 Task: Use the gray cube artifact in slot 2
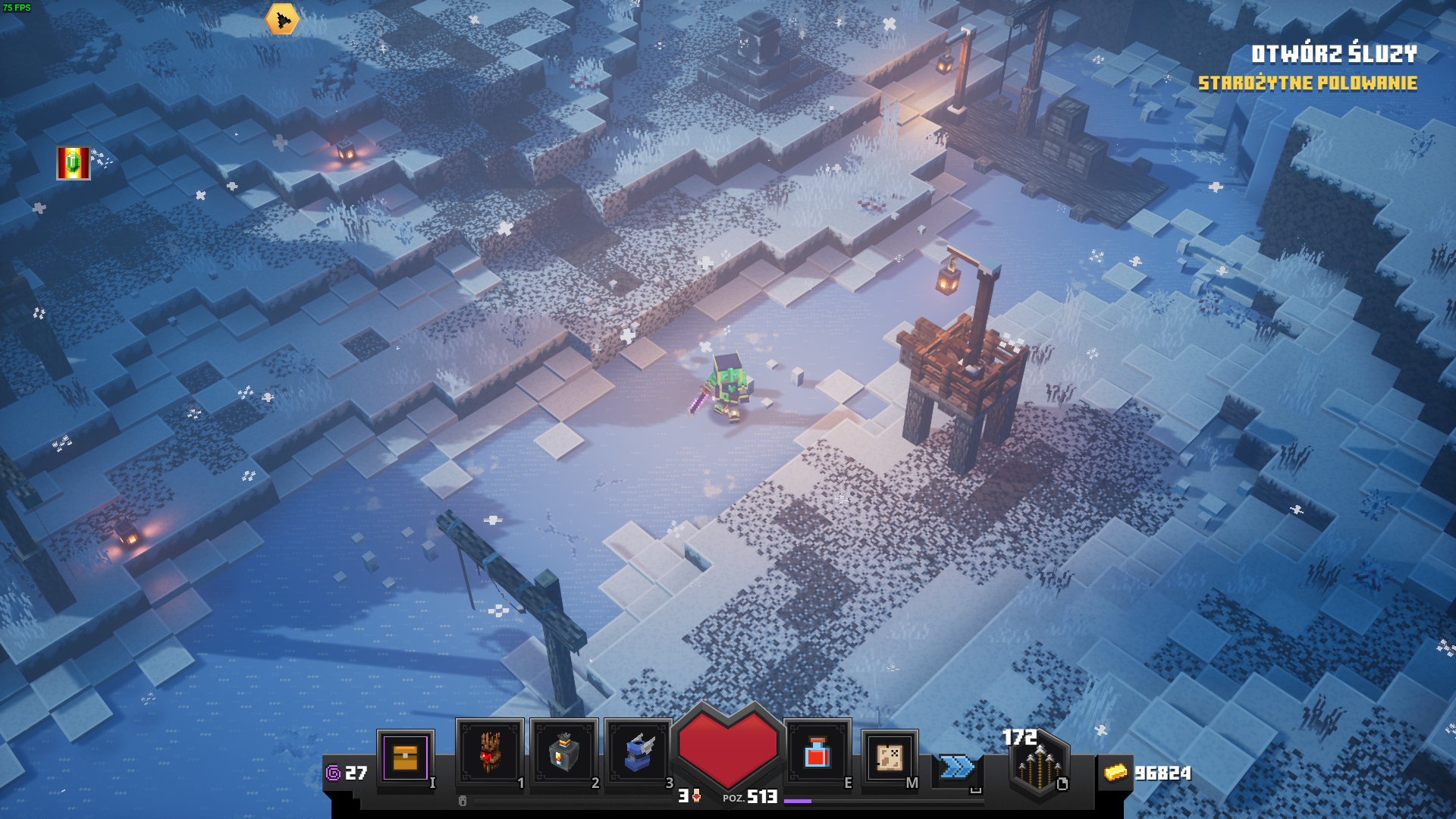point(563,752)
